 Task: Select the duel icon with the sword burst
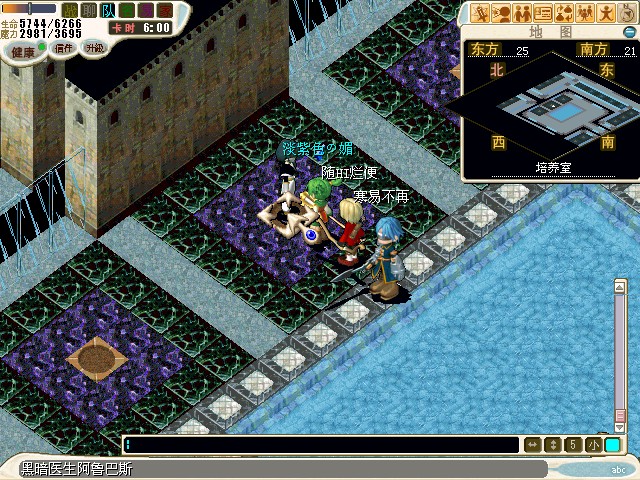point(480,13)
